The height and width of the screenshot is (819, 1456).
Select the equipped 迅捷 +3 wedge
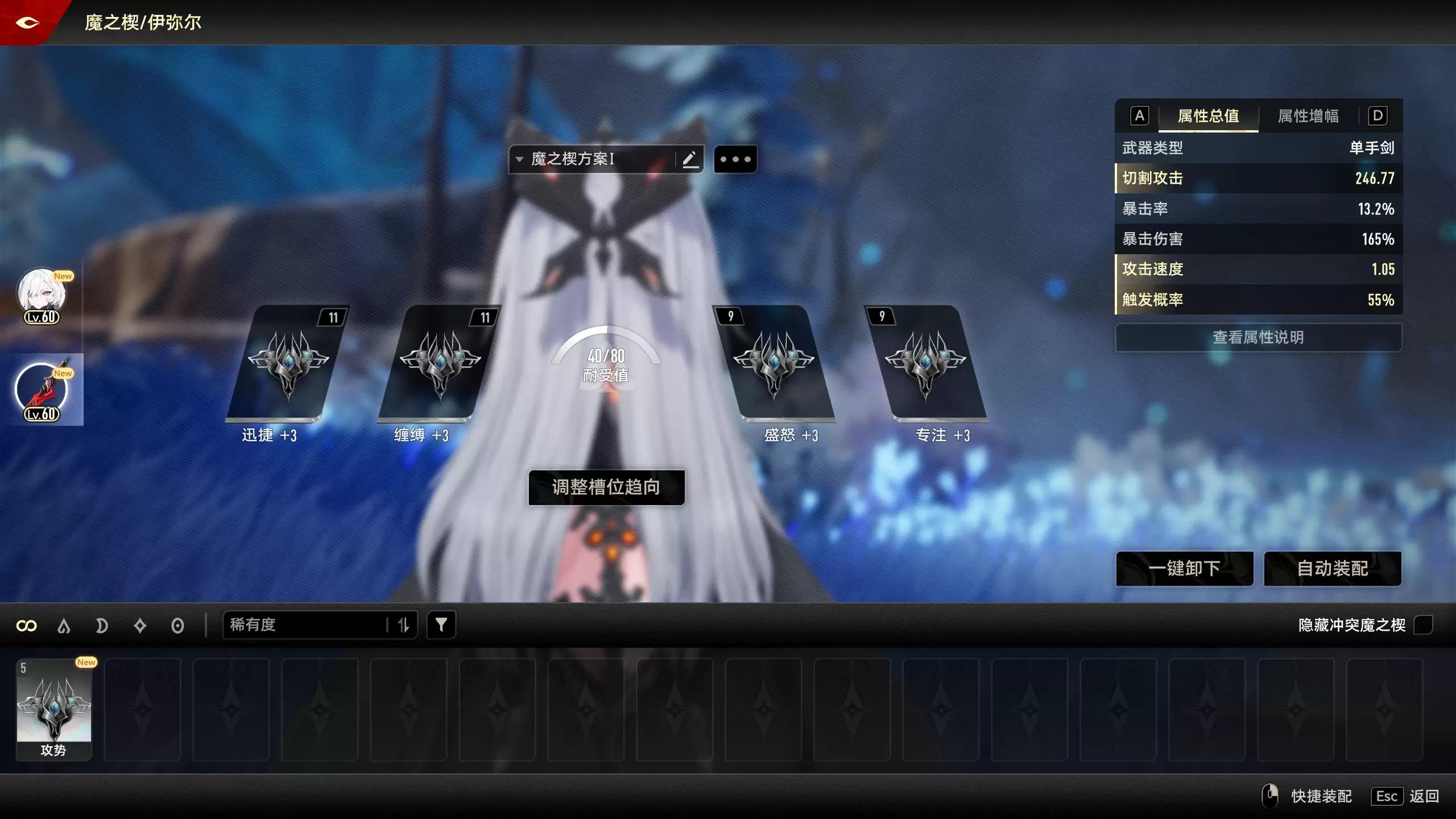click(288, 364)
